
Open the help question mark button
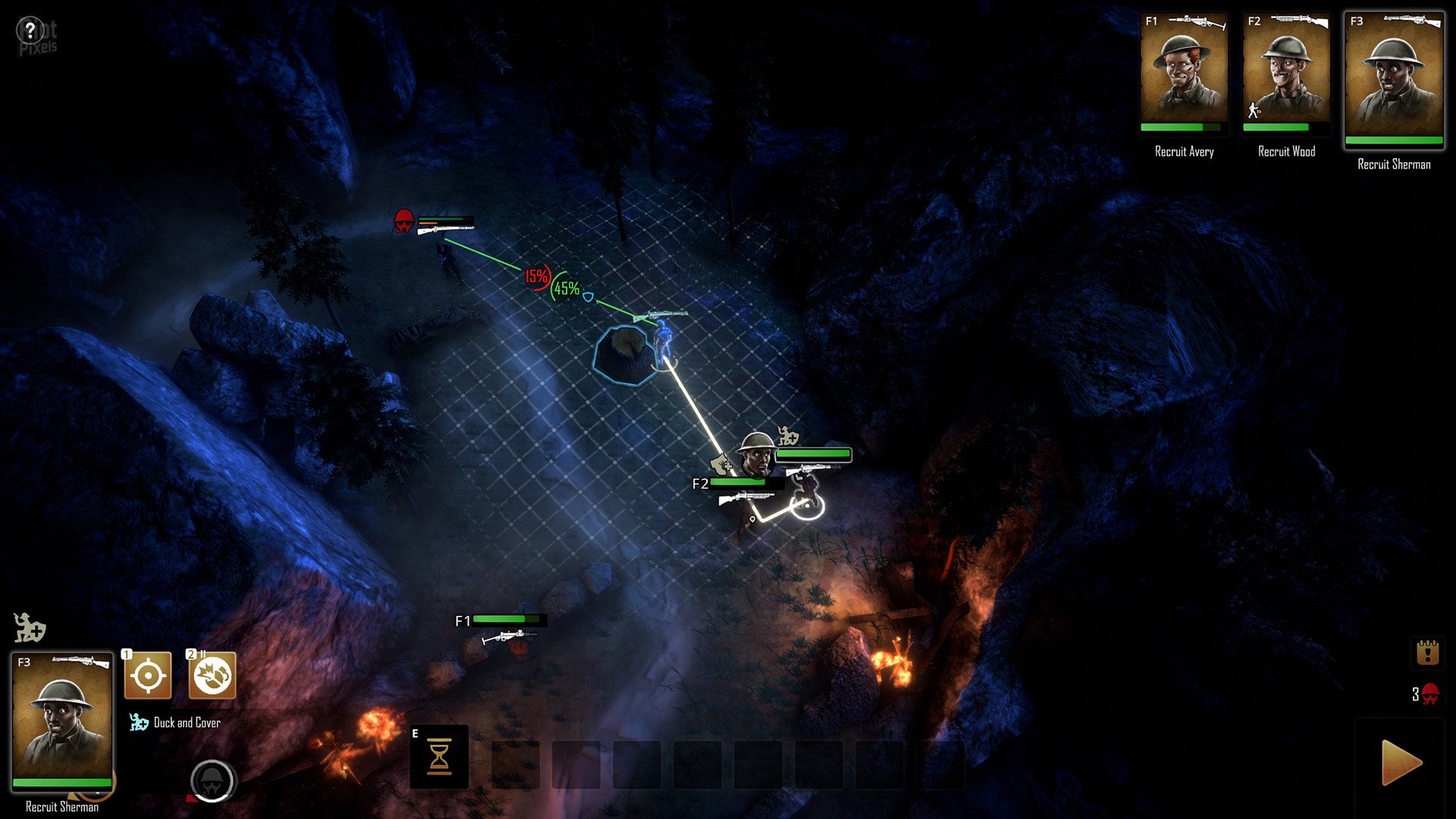click(x=30, y=31)
